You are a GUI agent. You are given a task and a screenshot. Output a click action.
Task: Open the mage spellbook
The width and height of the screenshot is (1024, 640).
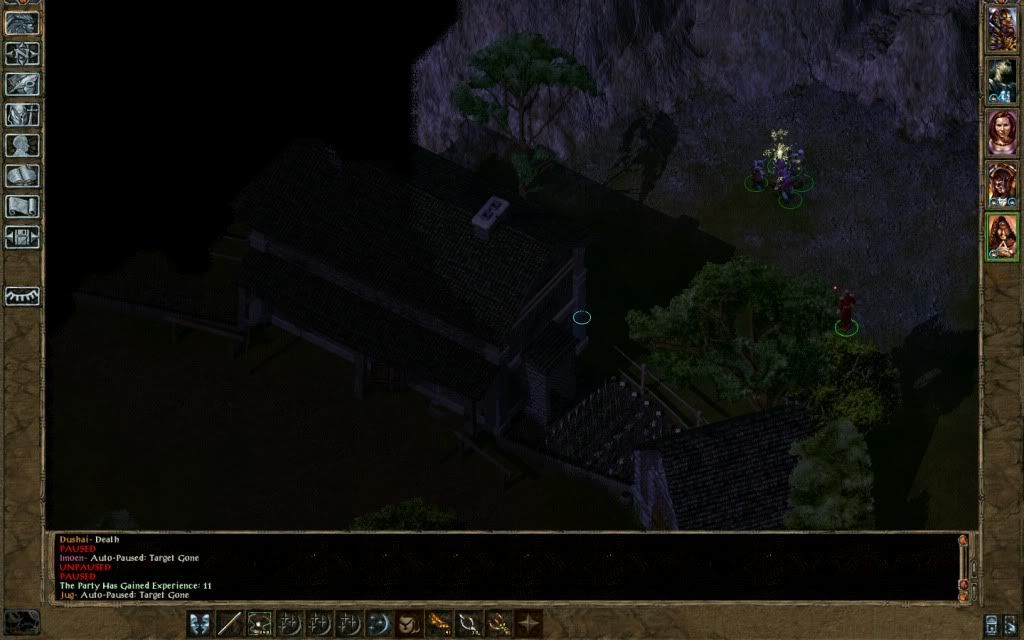click(x=22, y=176)
